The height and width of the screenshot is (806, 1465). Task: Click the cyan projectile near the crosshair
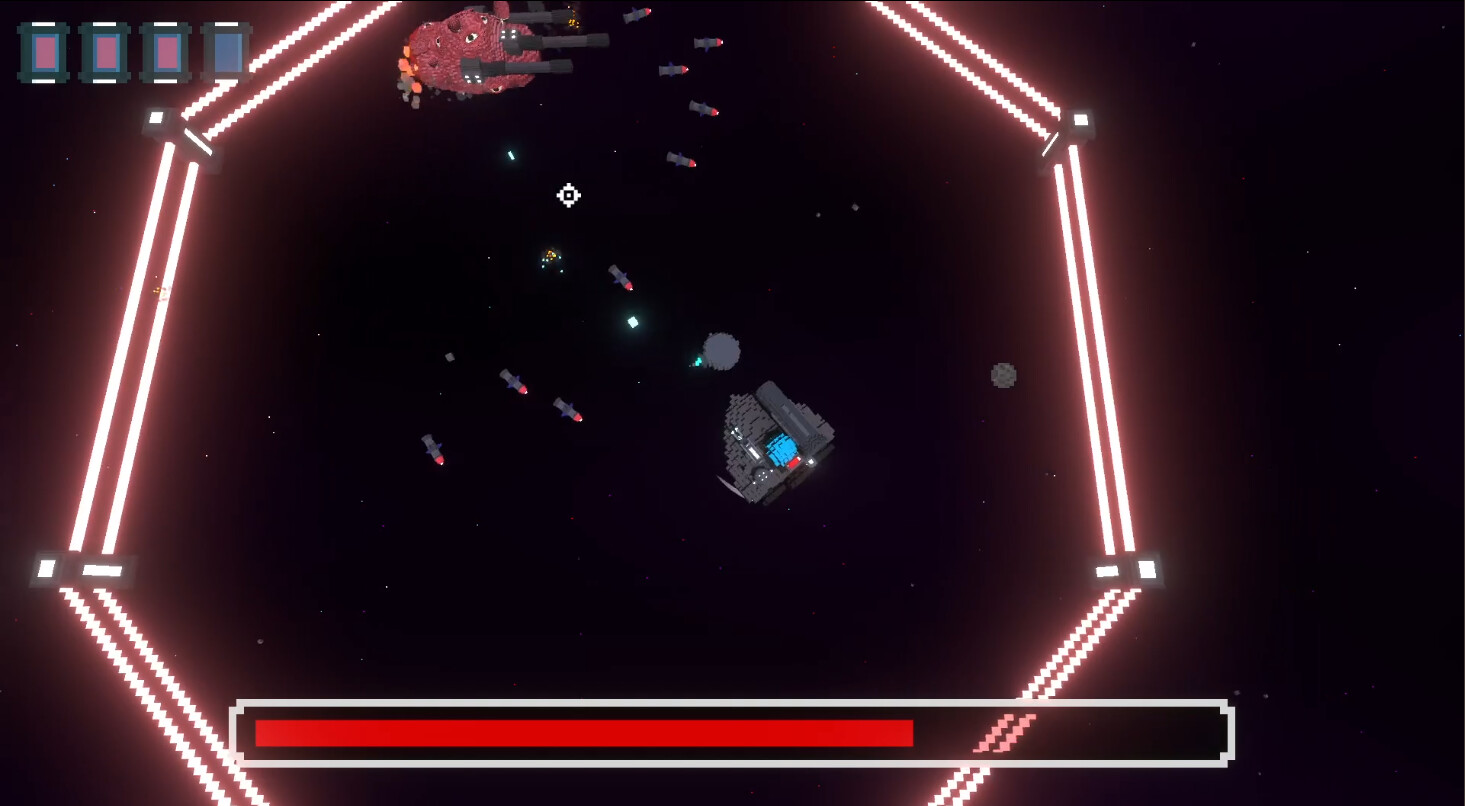click(x=513, y=153)
